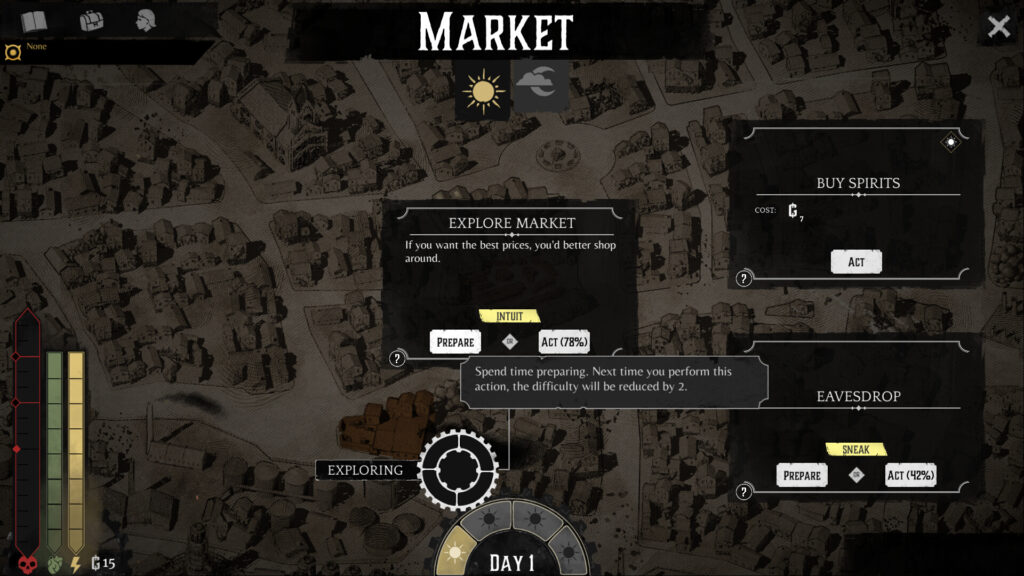The height and width of the screenshot is (576, 1024).
Task: Select the quest tracker marker showing None
Action: click(13, 51)
